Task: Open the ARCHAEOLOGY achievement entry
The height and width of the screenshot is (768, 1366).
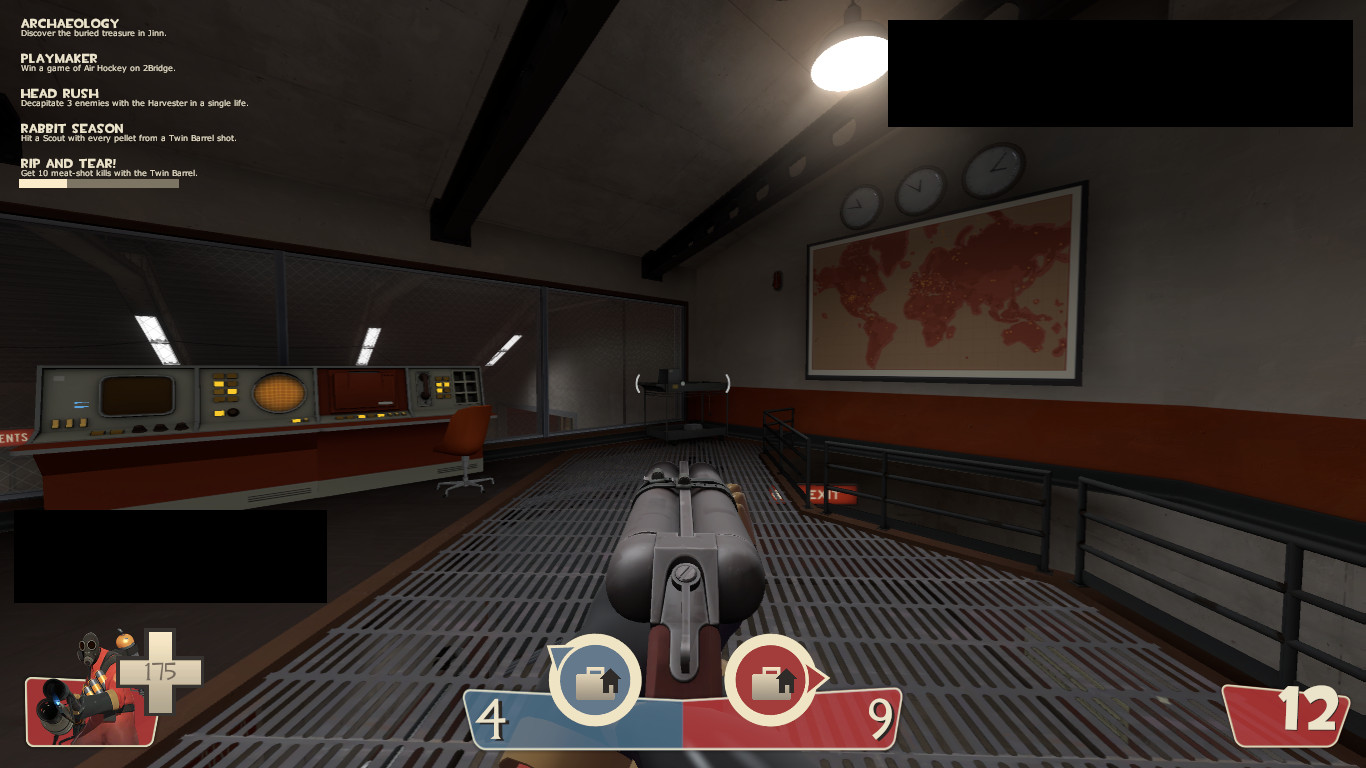Action: (68, 22)
